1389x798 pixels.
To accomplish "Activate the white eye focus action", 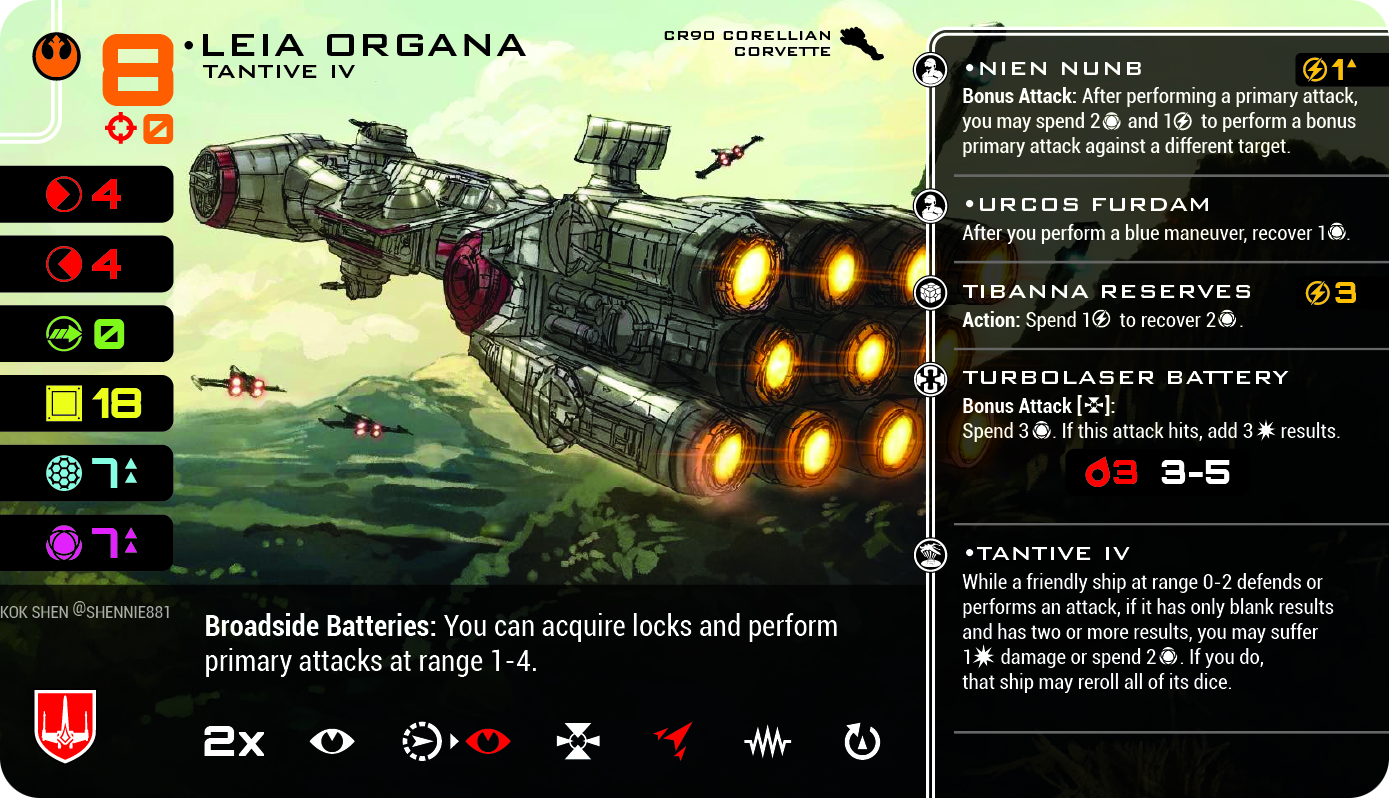I will (x=332, y=742).
